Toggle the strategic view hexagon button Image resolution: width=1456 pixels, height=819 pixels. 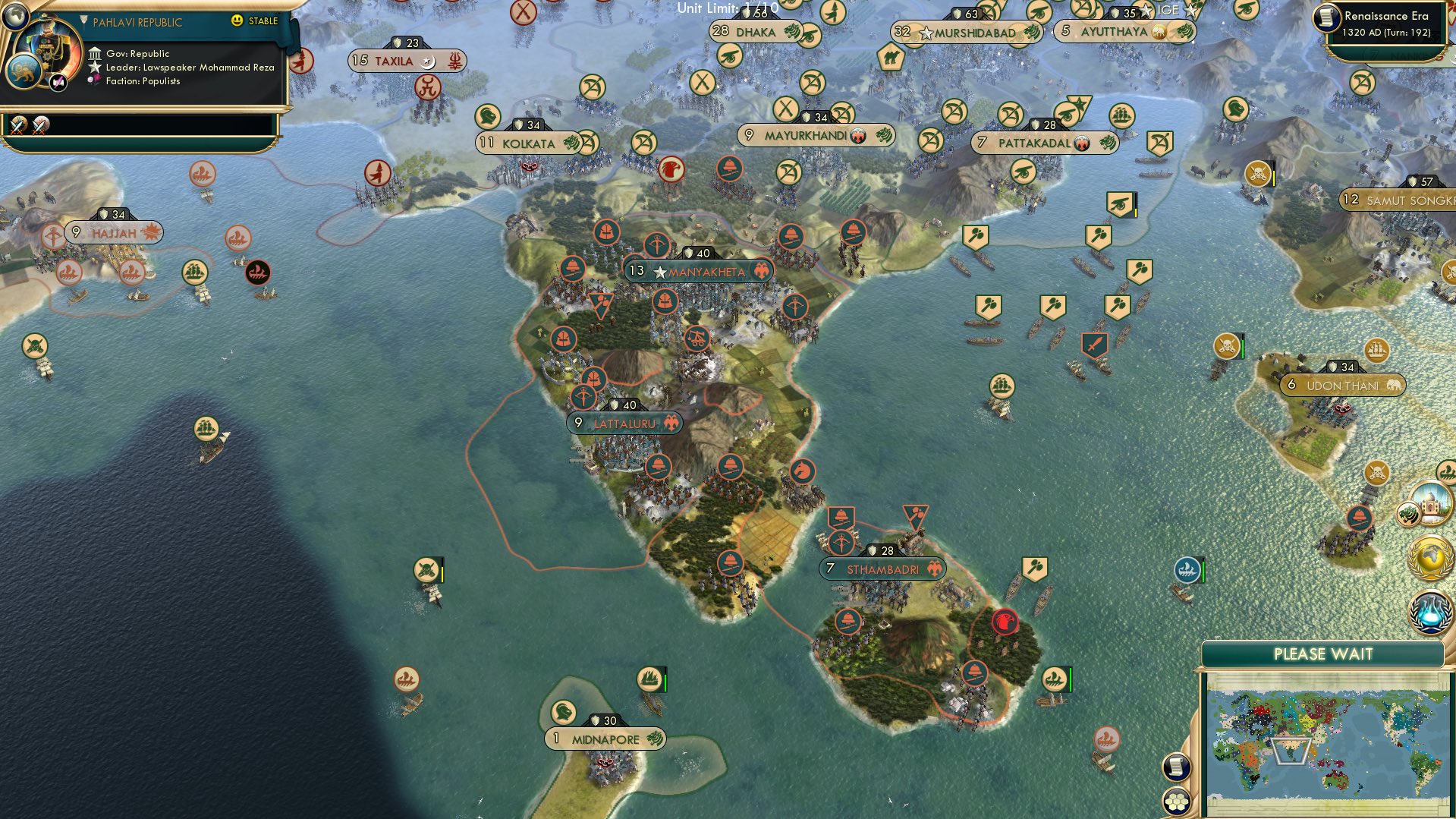(x=1176, y=802)
